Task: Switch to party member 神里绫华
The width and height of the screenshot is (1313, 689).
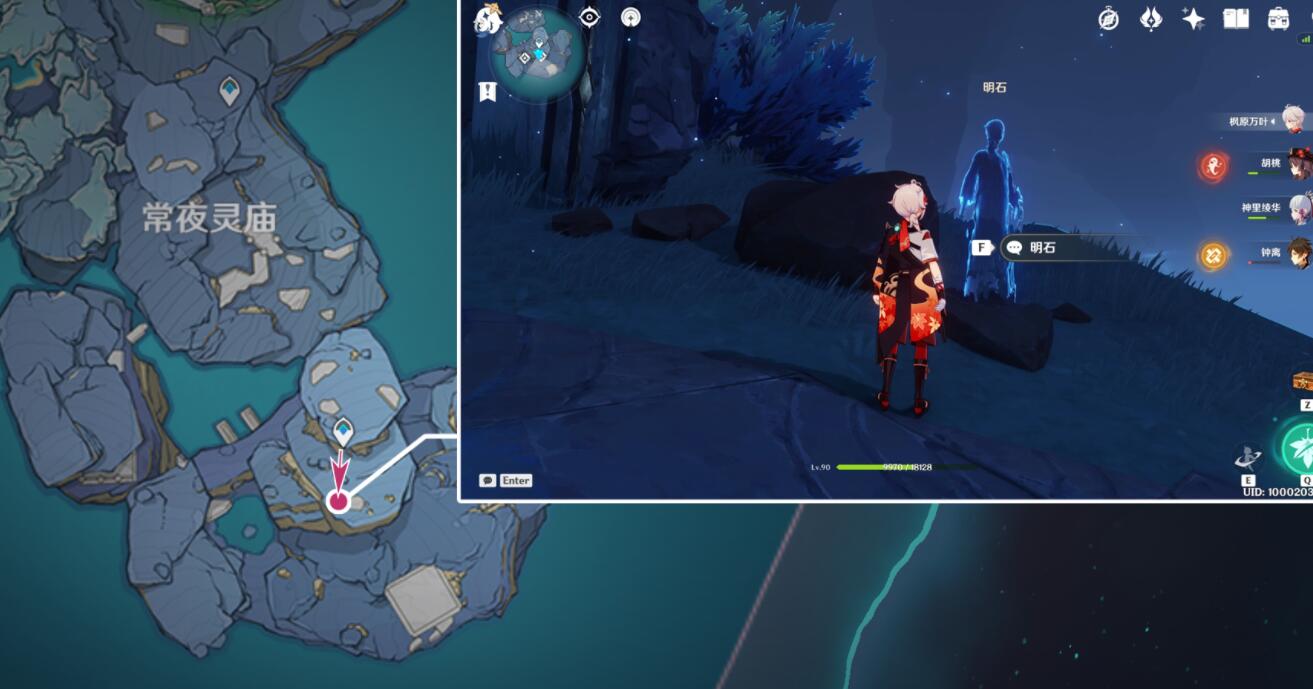Action: [x=1298, y=209]
